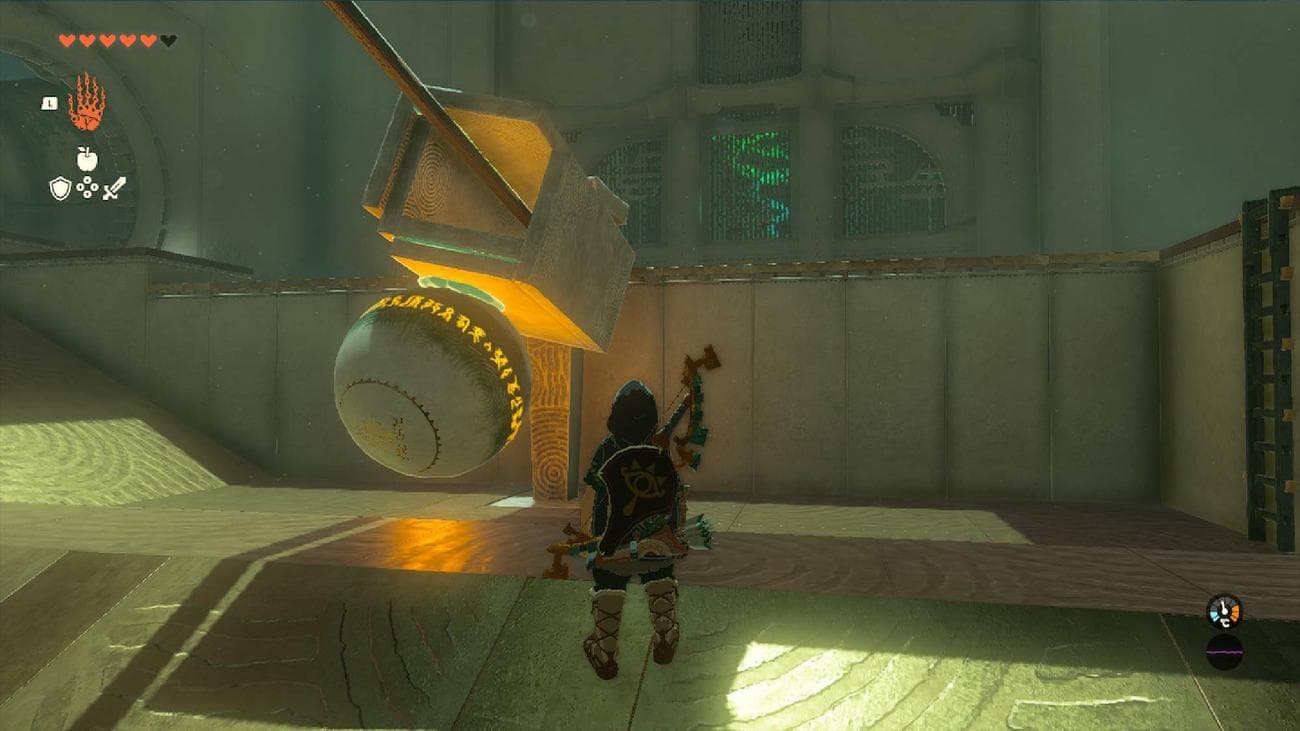The image size is (1300, 731).
Task: Click the apple food icon
Action: pyautogui.click(x=86, y=157)
